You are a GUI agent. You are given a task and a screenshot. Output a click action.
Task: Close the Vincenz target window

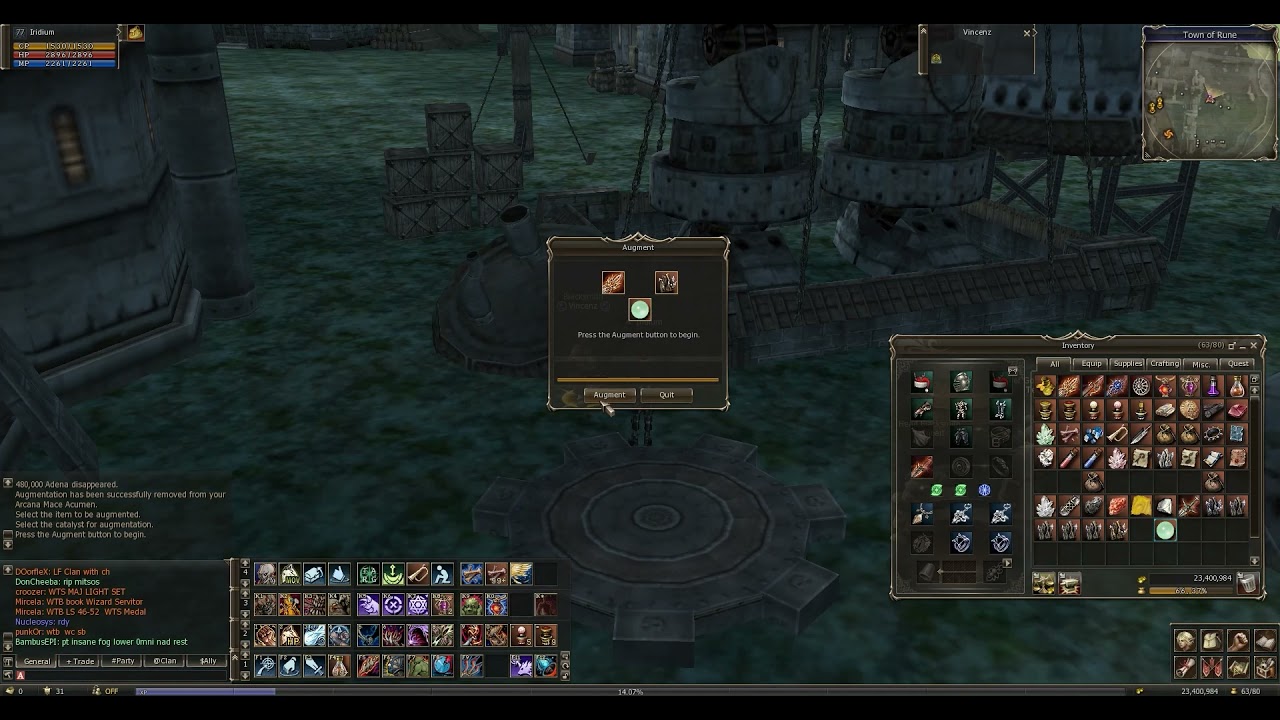tap(1027, 33)
